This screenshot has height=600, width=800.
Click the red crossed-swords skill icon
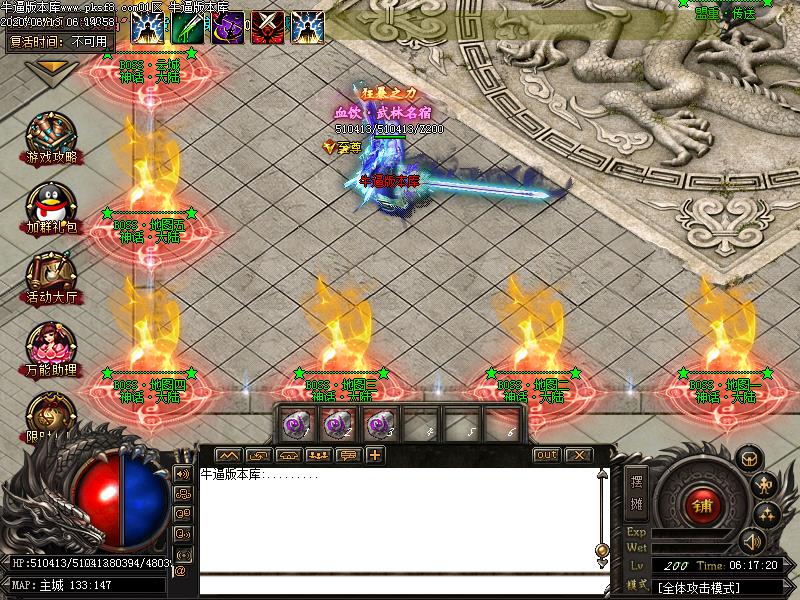pyautogui.click(x=267, y=27)
